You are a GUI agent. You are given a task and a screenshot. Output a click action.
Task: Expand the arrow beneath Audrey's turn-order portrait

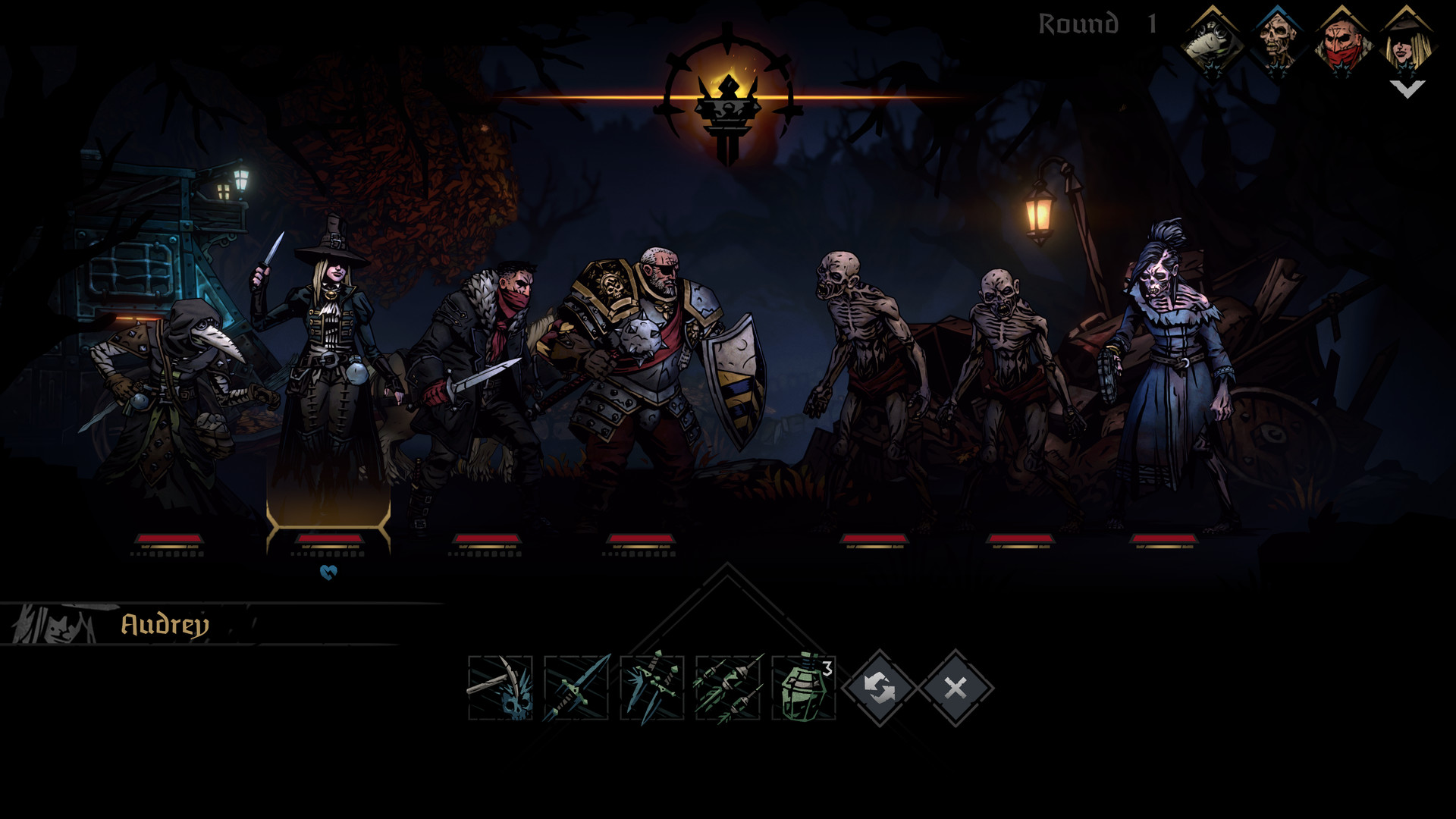point(1407,89)
